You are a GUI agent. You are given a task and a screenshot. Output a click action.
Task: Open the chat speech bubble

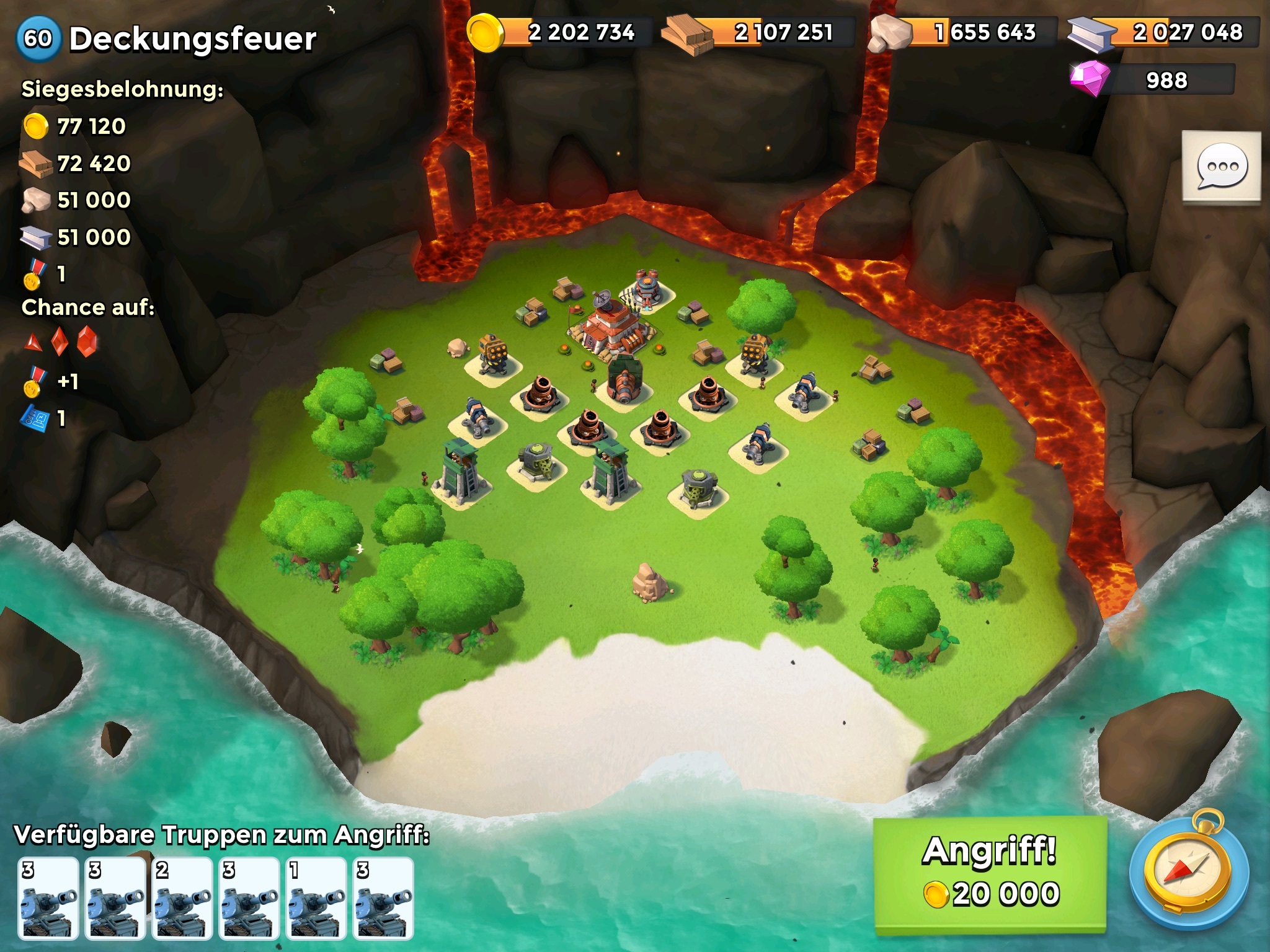coord(1221,166)
